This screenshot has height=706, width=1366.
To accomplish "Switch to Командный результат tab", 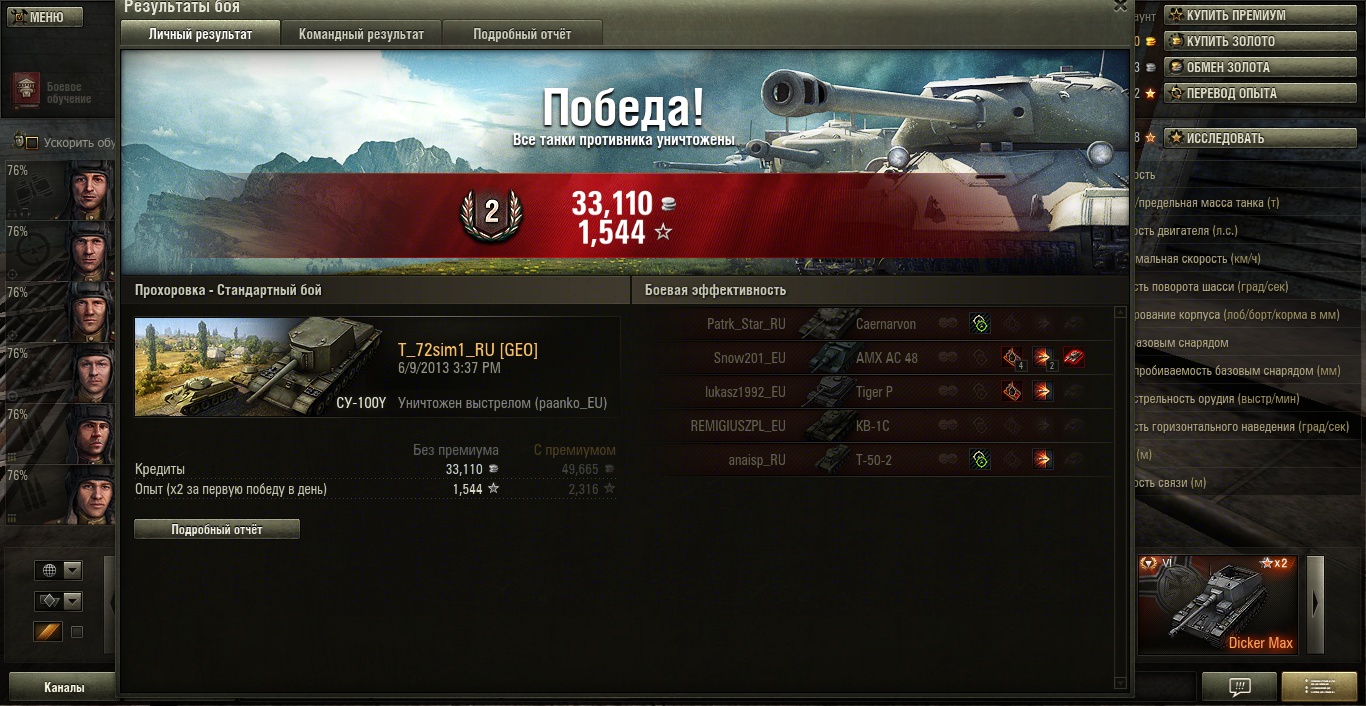I will [x=361, y=34].
